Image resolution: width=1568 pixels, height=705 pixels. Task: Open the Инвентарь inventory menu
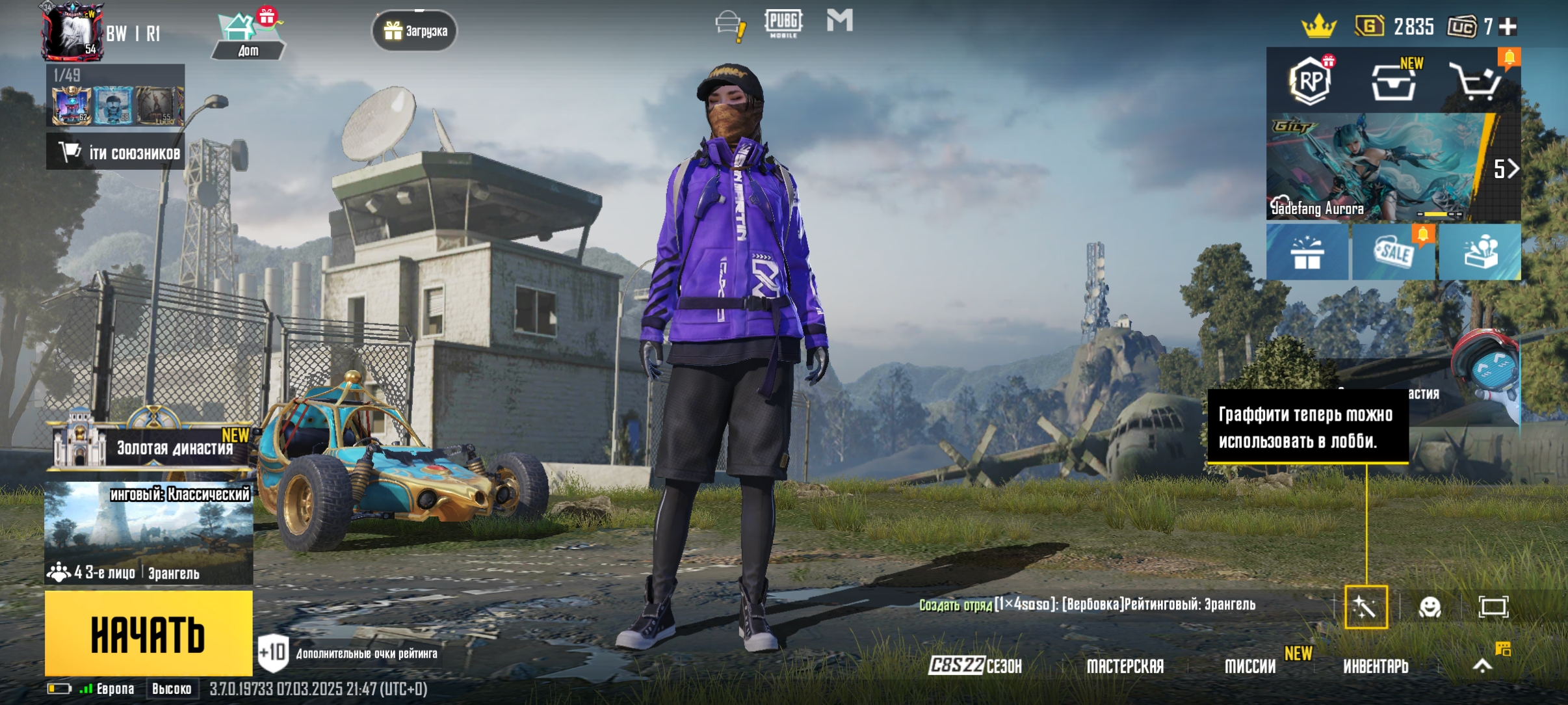click(1376, 666)
